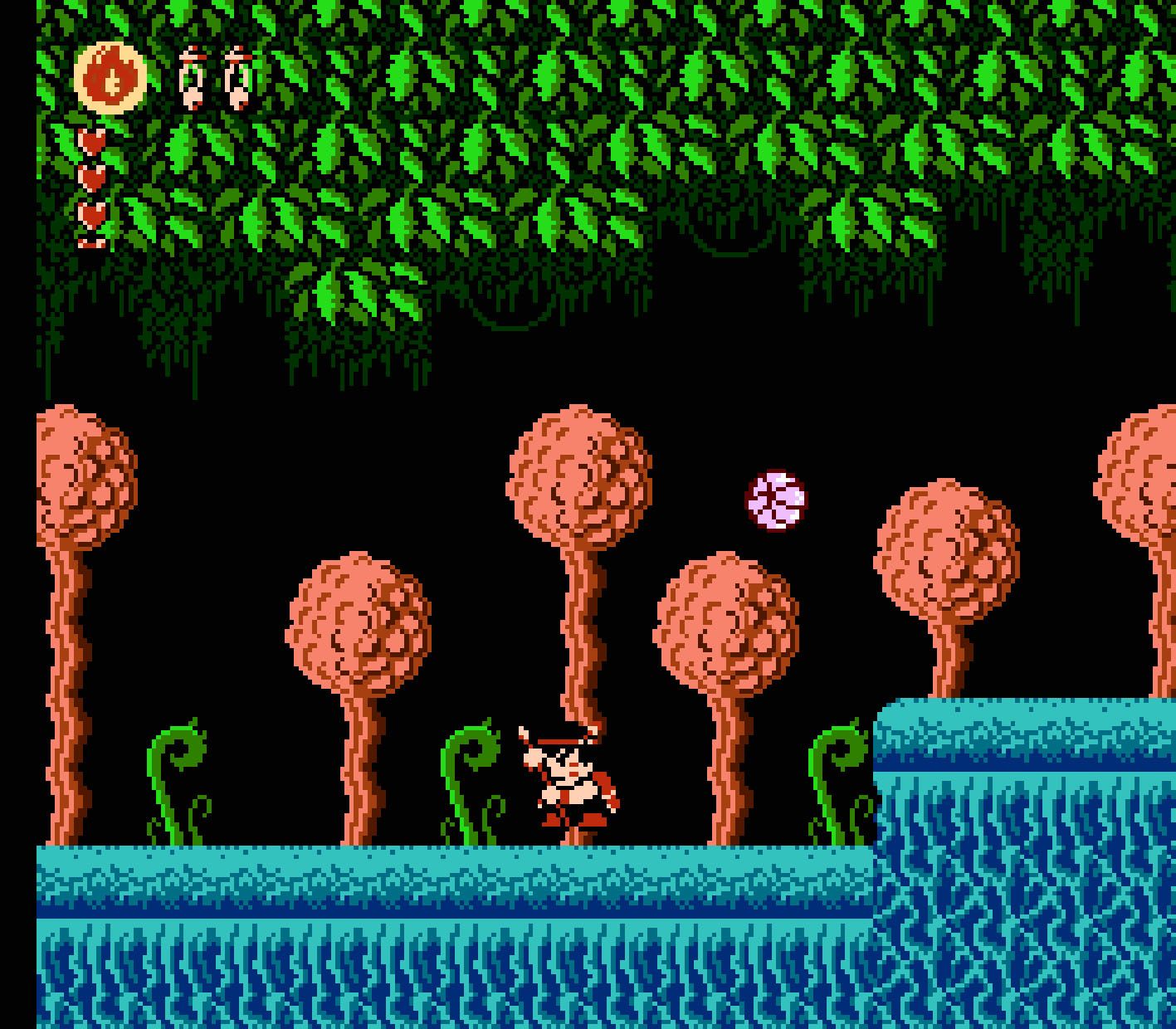Select the round flame weapon icon
This screenshot has height=1029, width=1176.
click(110, 77)
